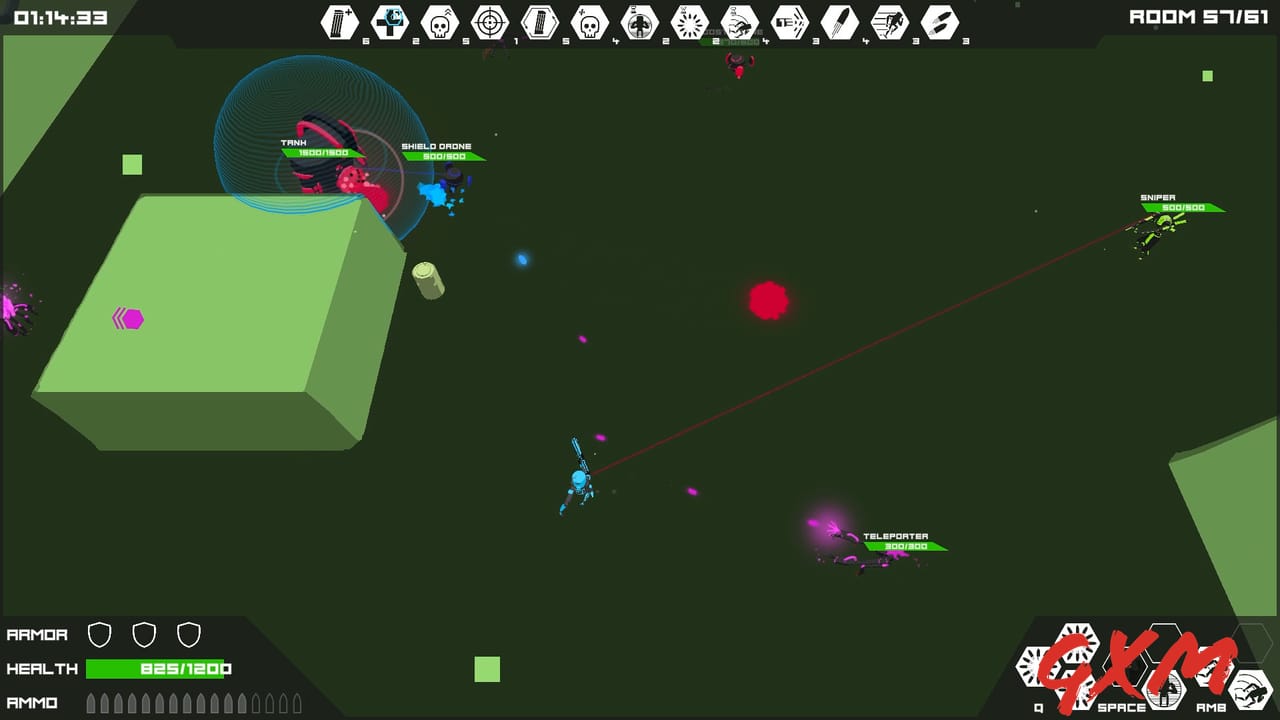Click the skull-plus perk icon
The height and width of the screenshot is (720, 1280).
(588, 22)
